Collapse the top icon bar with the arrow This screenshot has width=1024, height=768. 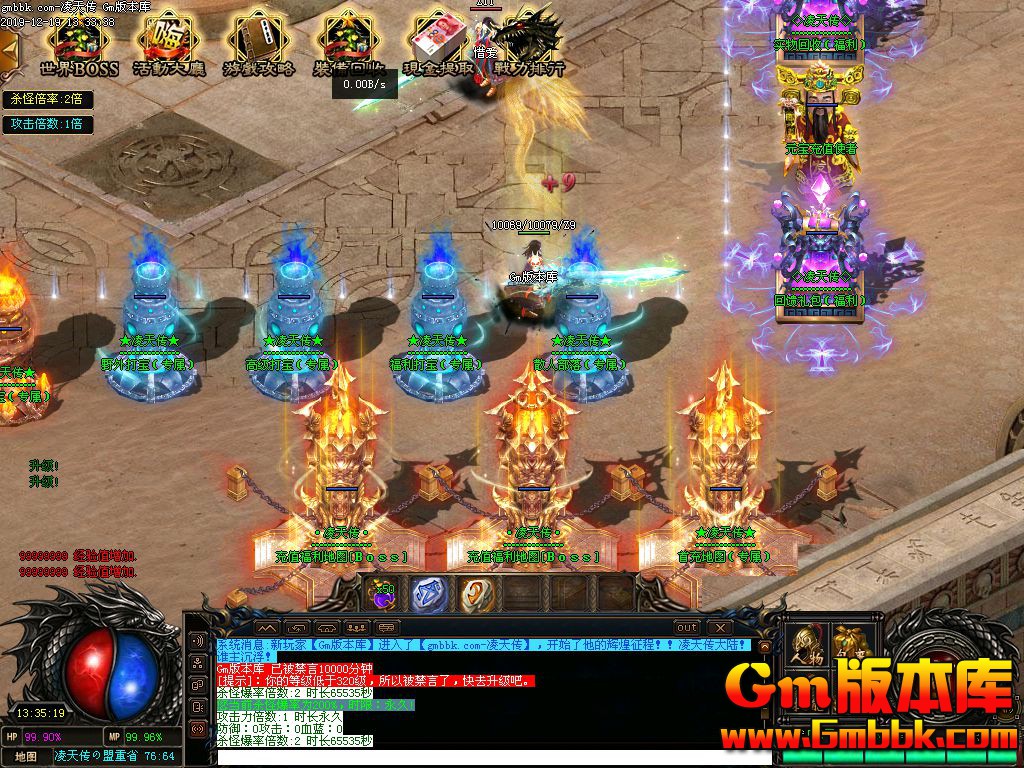pos(7,47)
